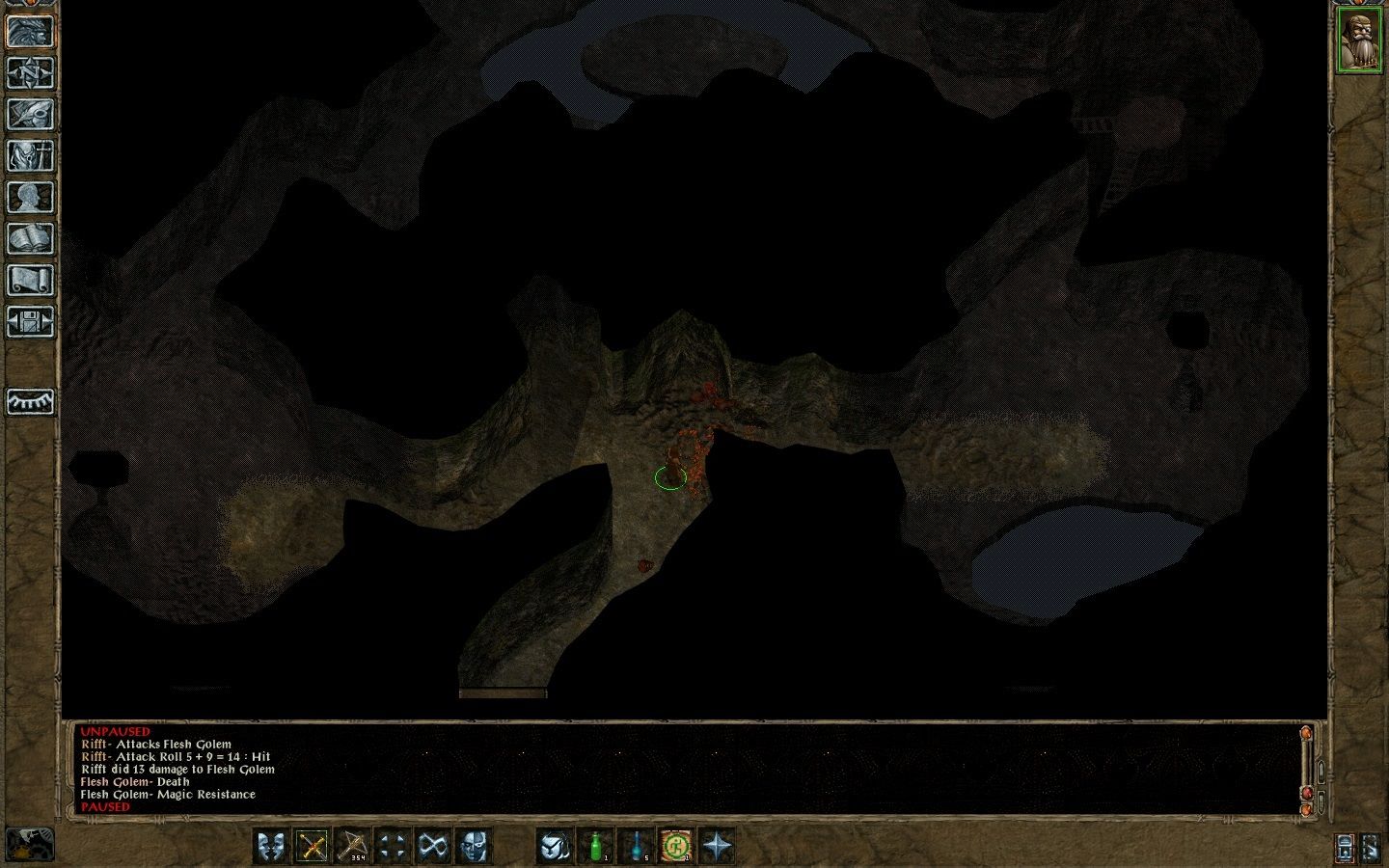Open the Priest spells scroll icon
The height and width of the screenshot is (868, 1389).
(32, 280)
